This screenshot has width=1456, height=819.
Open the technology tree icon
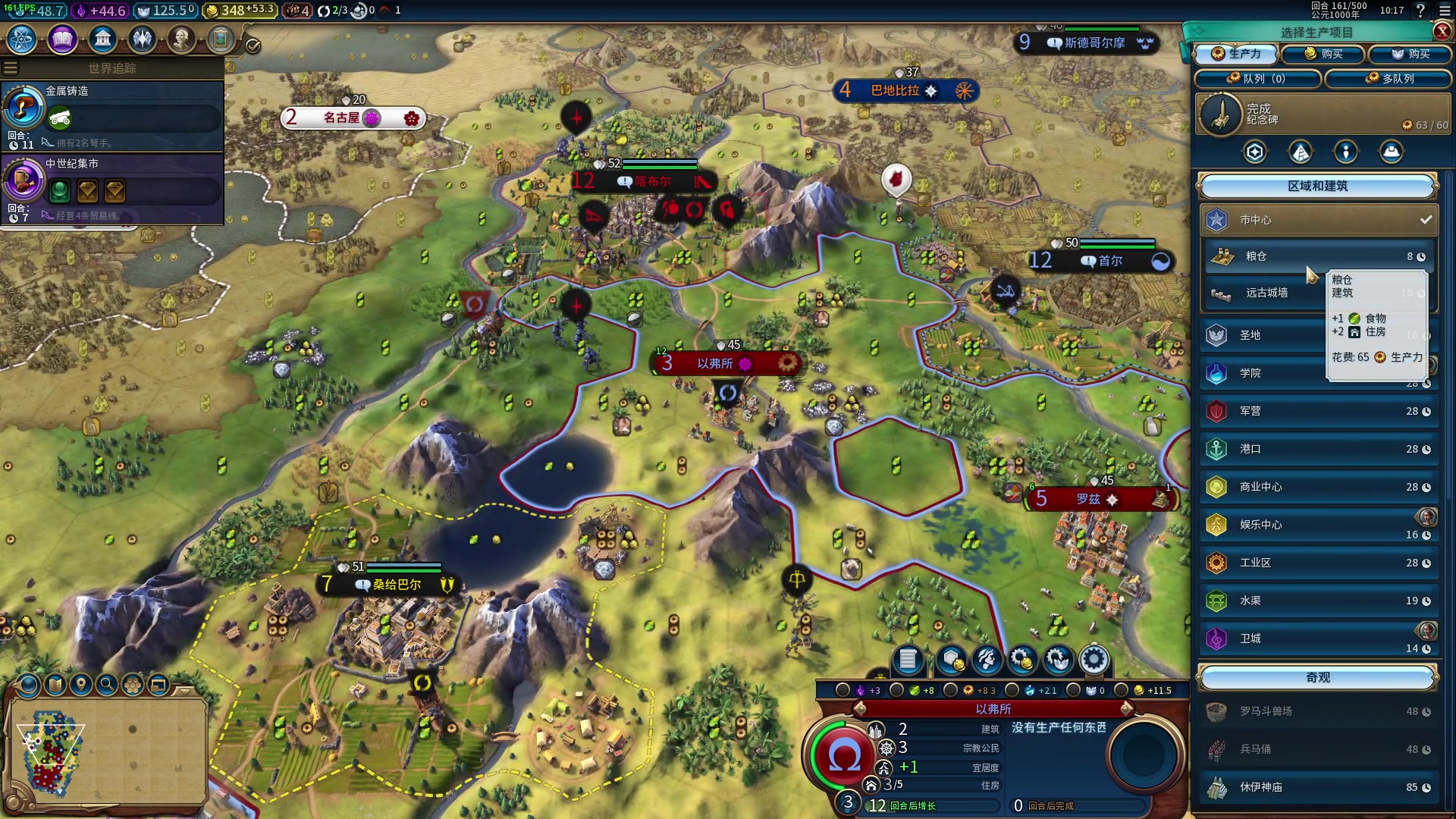[22, 39]
